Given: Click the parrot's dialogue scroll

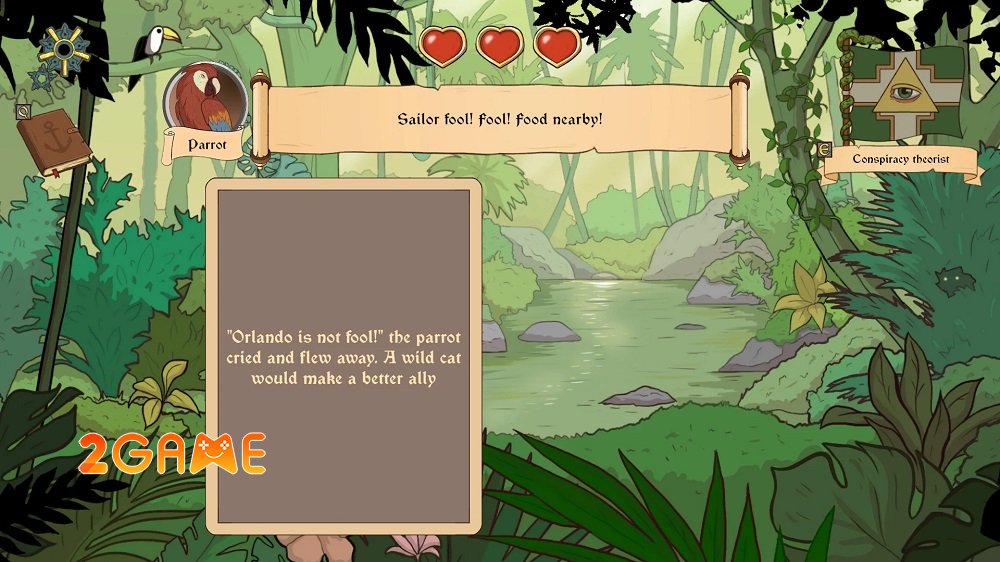Looking at the screenshot, I should pos(500,119).
